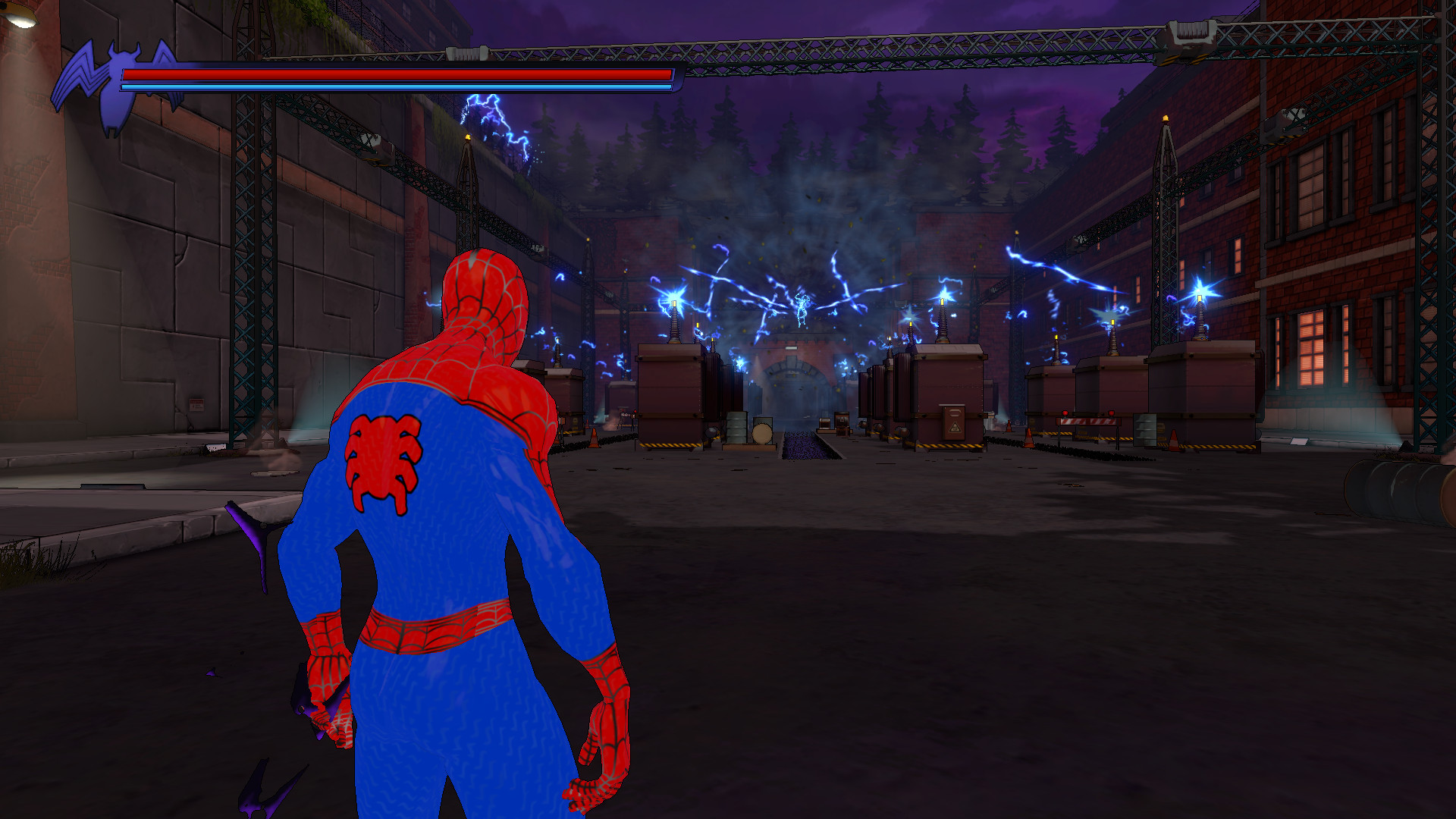Click the red spider logo on Spider-Man's back

click(383, 455)
